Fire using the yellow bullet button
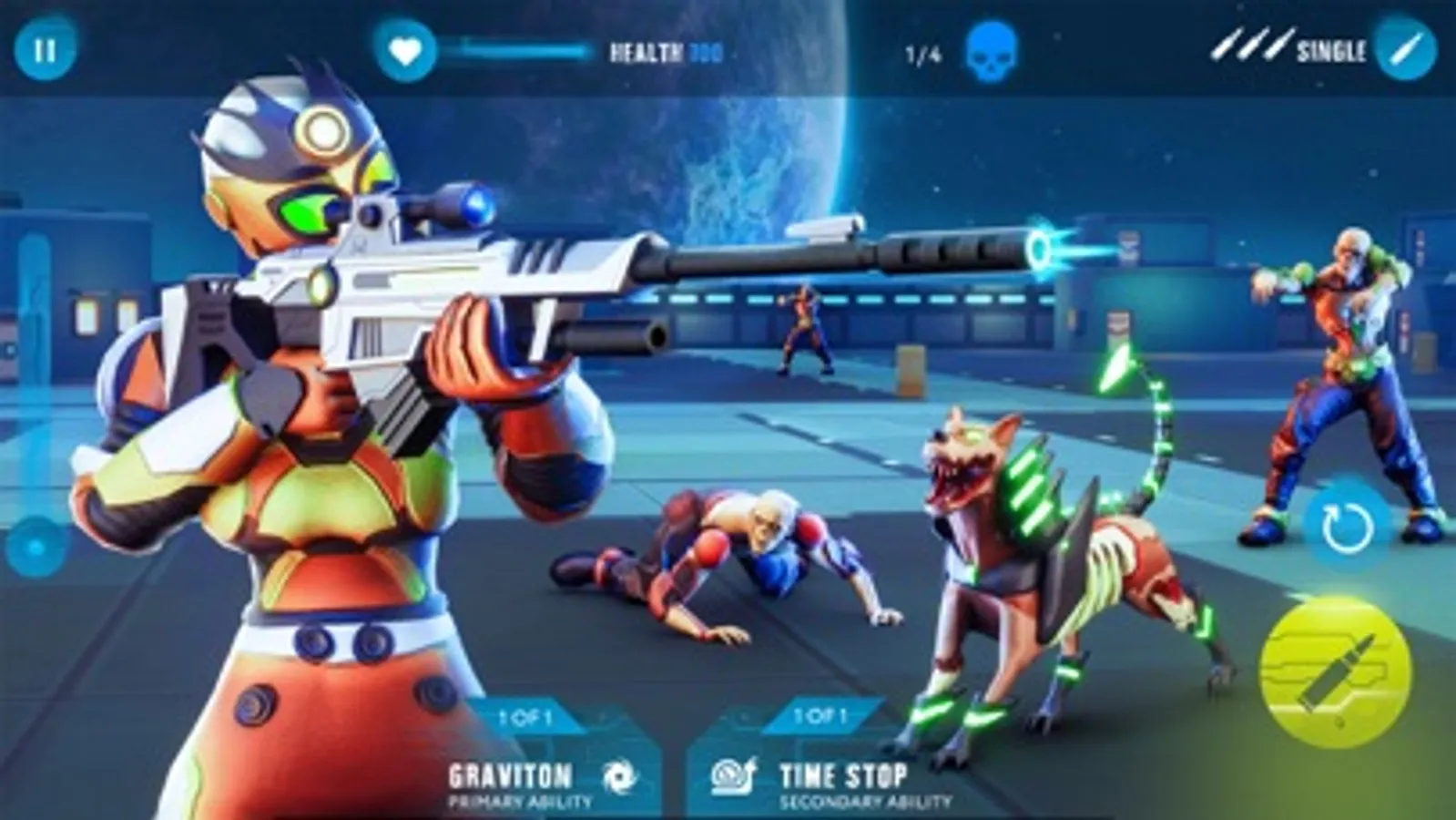This screenshot has width=1456, height=820. point(1335,674)
